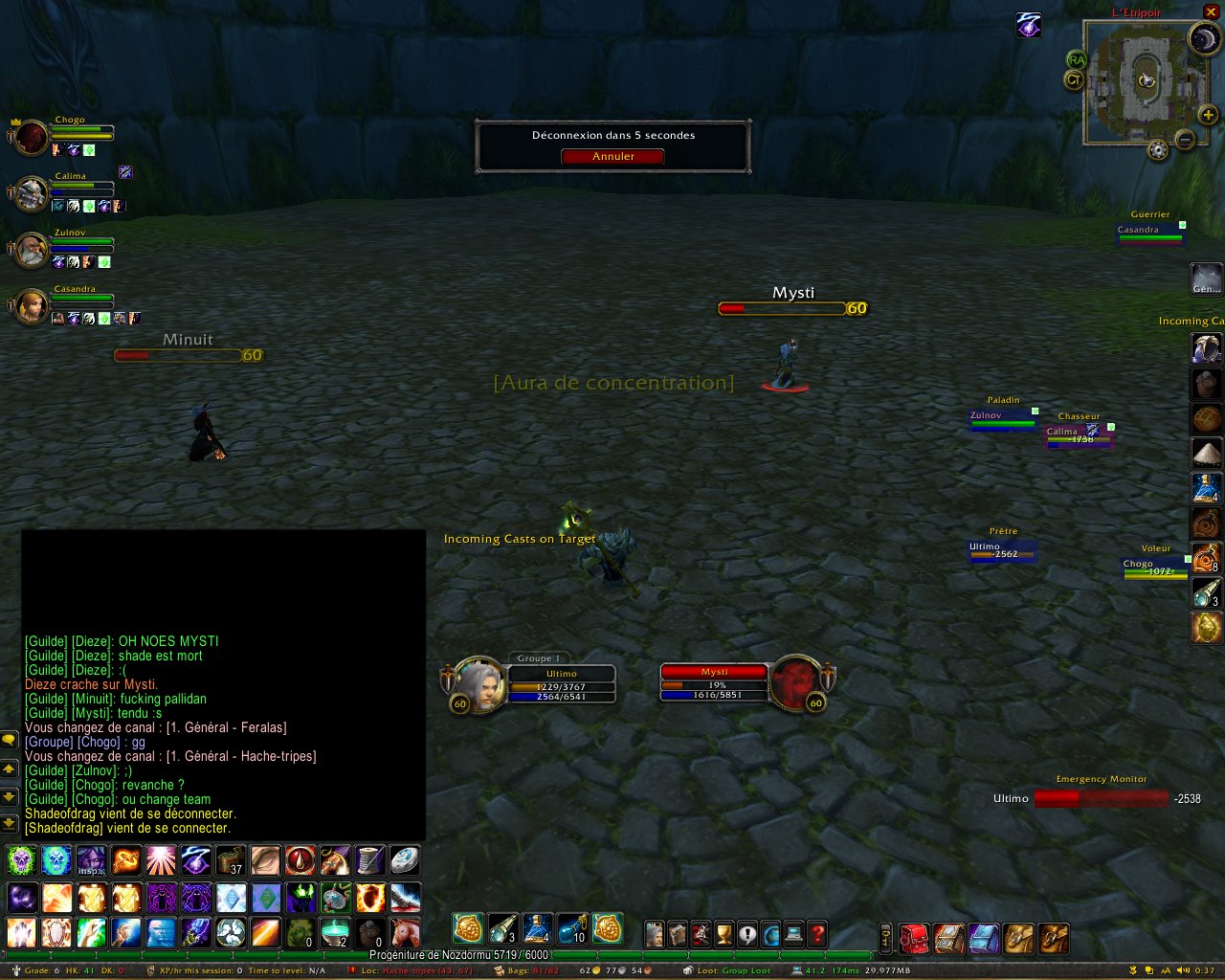Image resolution: width=1225 pixels, height=980 pixels.
Task: Cancel the logout with the Annuler button
Action: click(x=612, y=156)
